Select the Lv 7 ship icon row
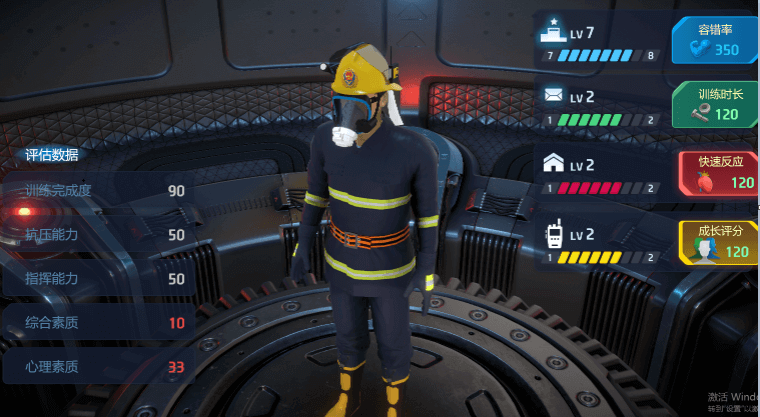The image size is (760, 417). click(x=599, y=40)
